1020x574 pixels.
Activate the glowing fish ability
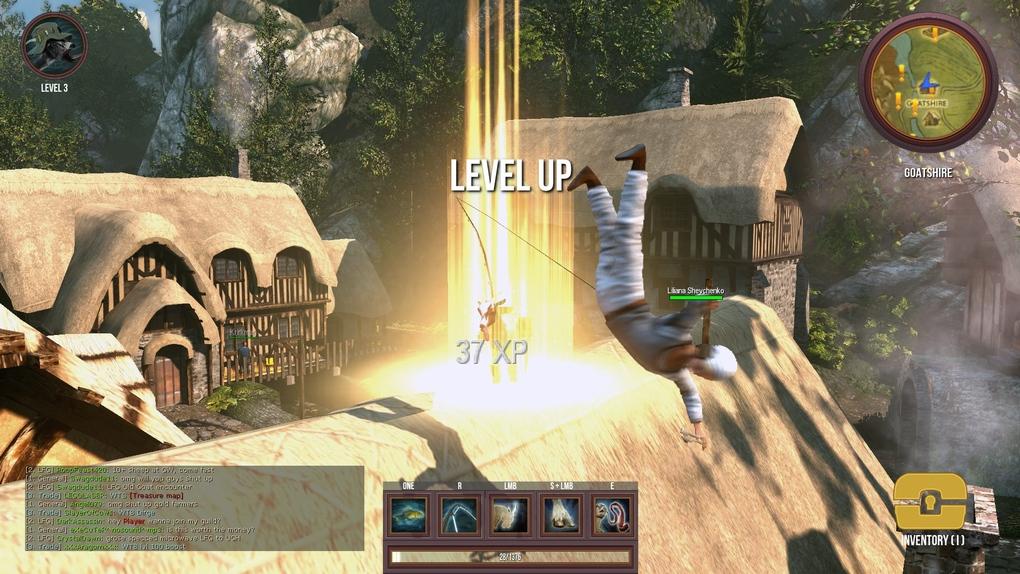pyautogui.click(x=410, y=515)
